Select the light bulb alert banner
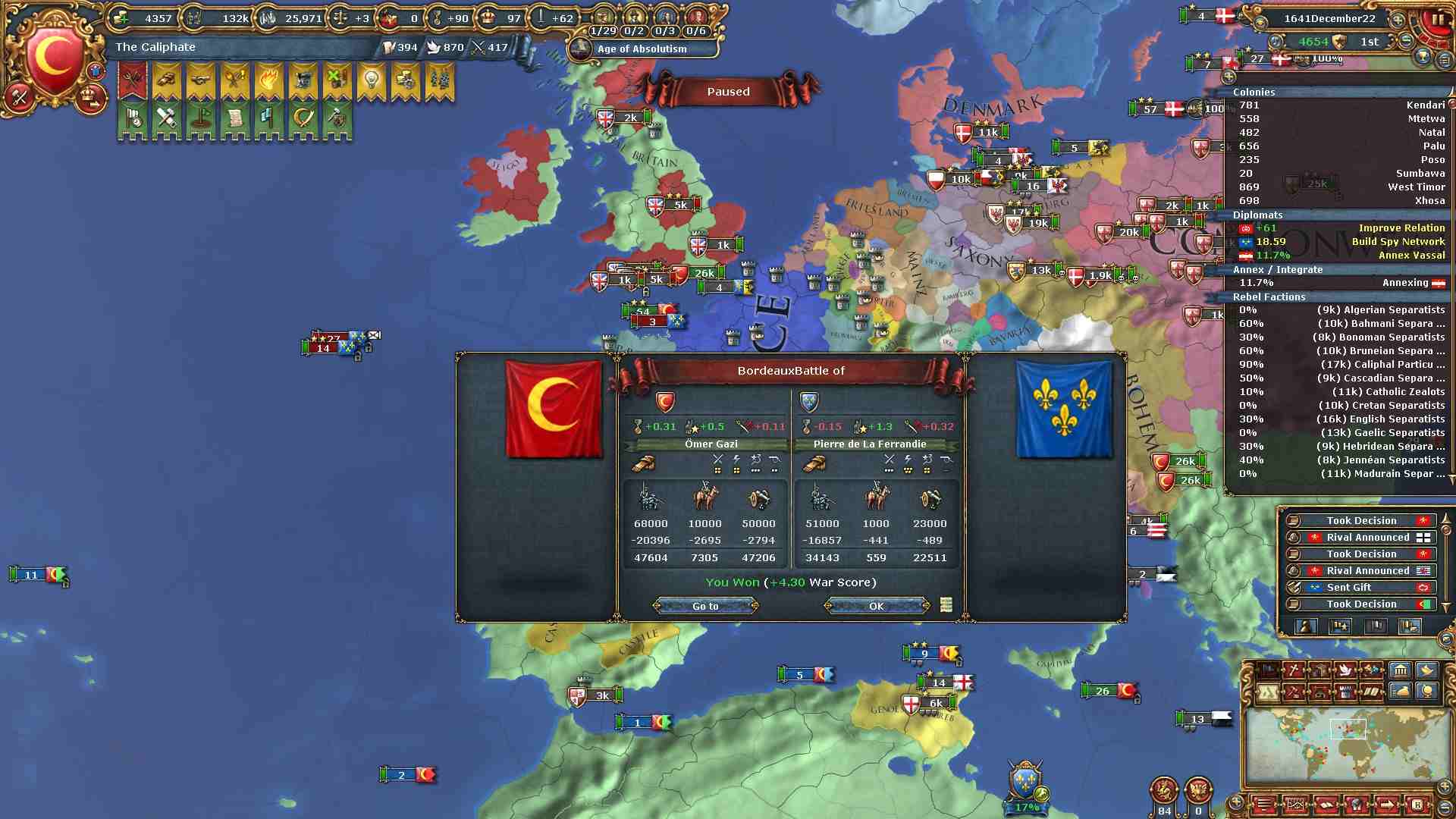 [x=371, y=80]
